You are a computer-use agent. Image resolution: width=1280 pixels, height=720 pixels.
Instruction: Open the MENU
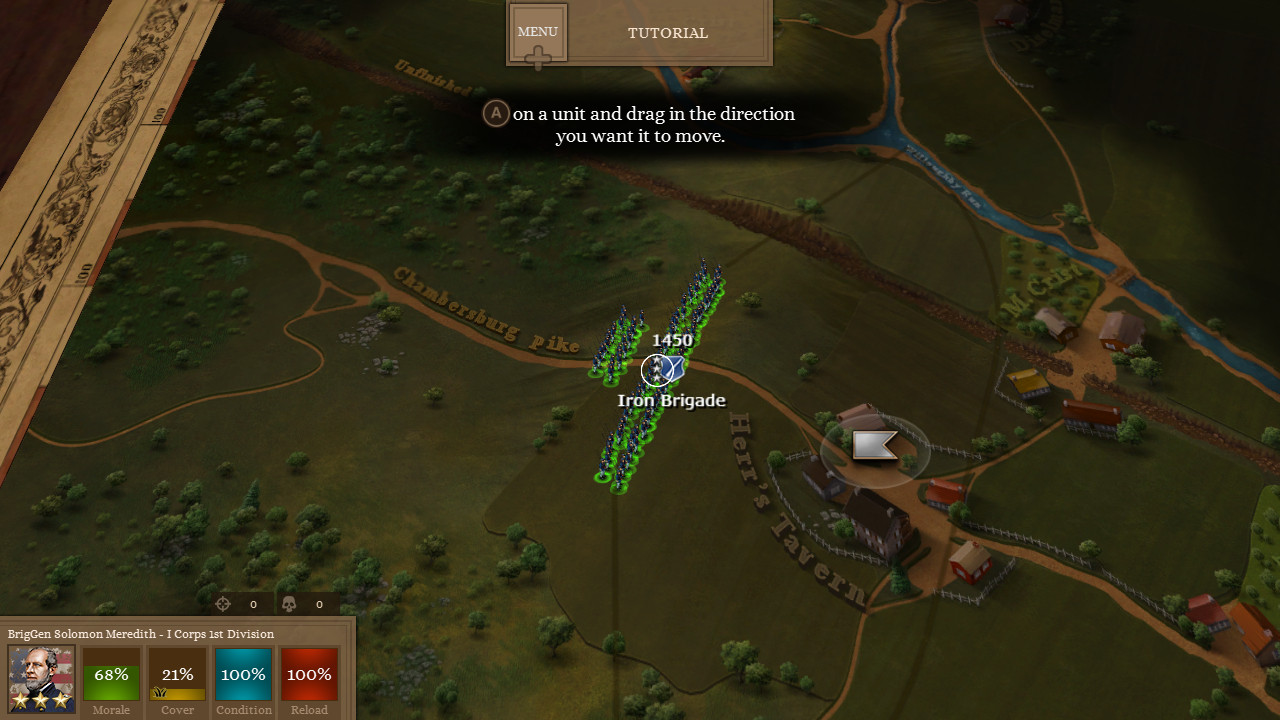click(537, 31)
